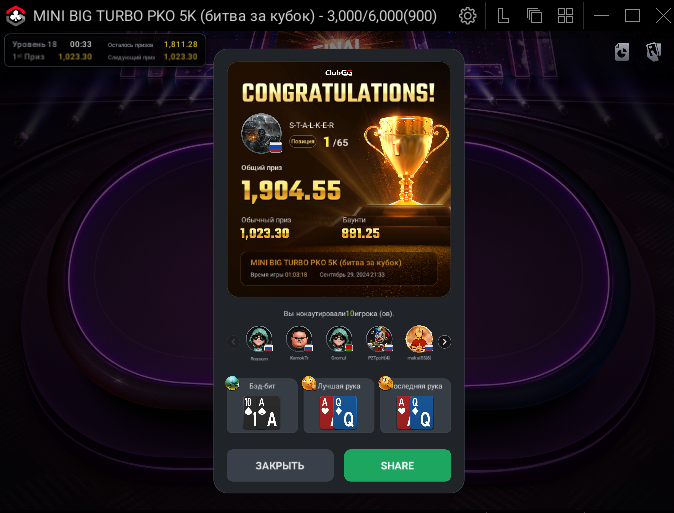The image size is (674, 513).
Task: Click the L-shaped layout icon
Action: [x=504, y=16]
